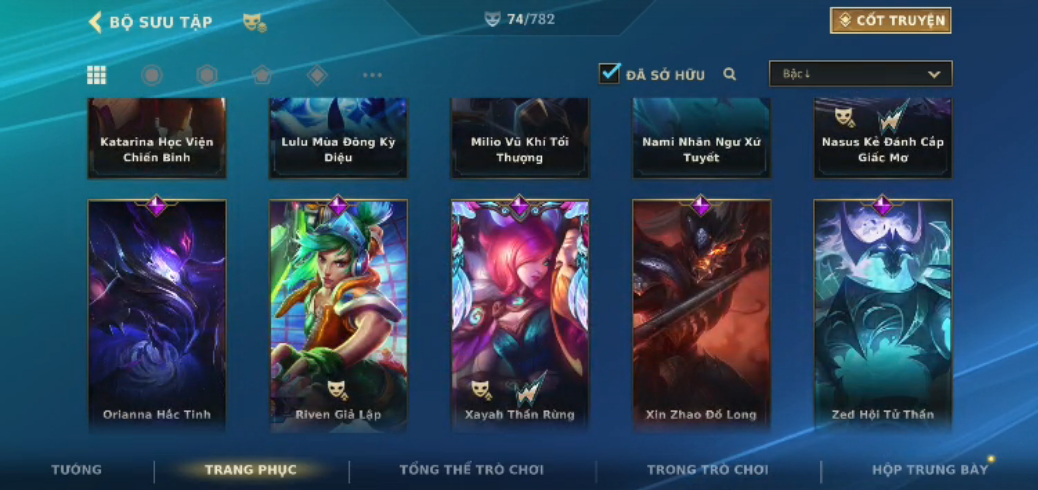This screenshot has width=1038, height=490.
Task: Select the grid view filter icon
Action: coord(97,75)
